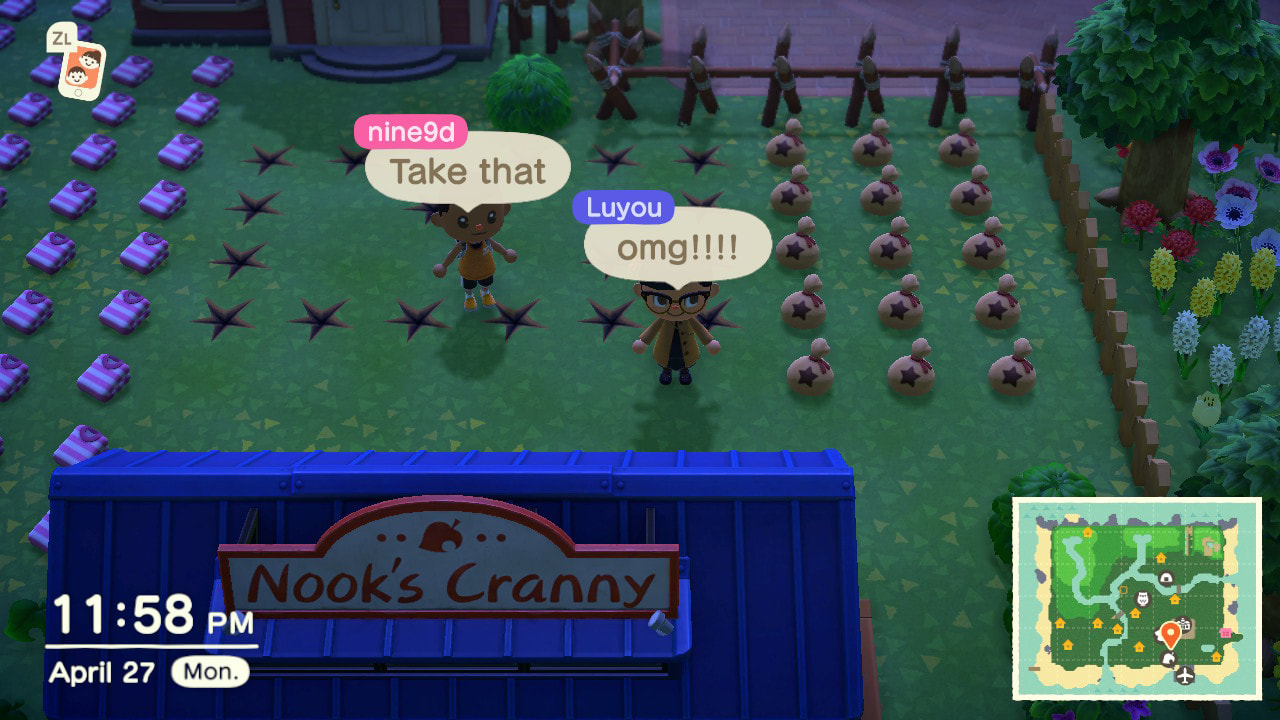Viewport: 1280px width, 720px height.
Task: Click the airport plane icon on minimap
Action: 1186,675
